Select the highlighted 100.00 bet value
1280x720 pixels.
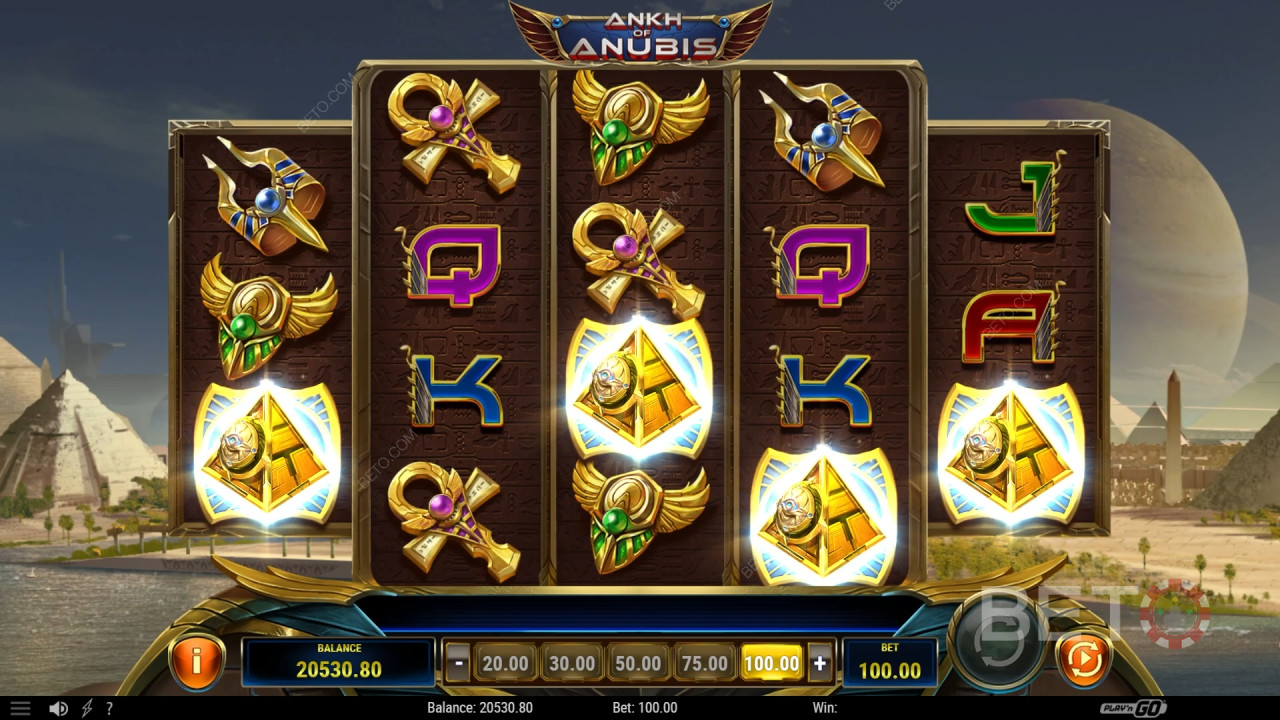tap(772, 662)
